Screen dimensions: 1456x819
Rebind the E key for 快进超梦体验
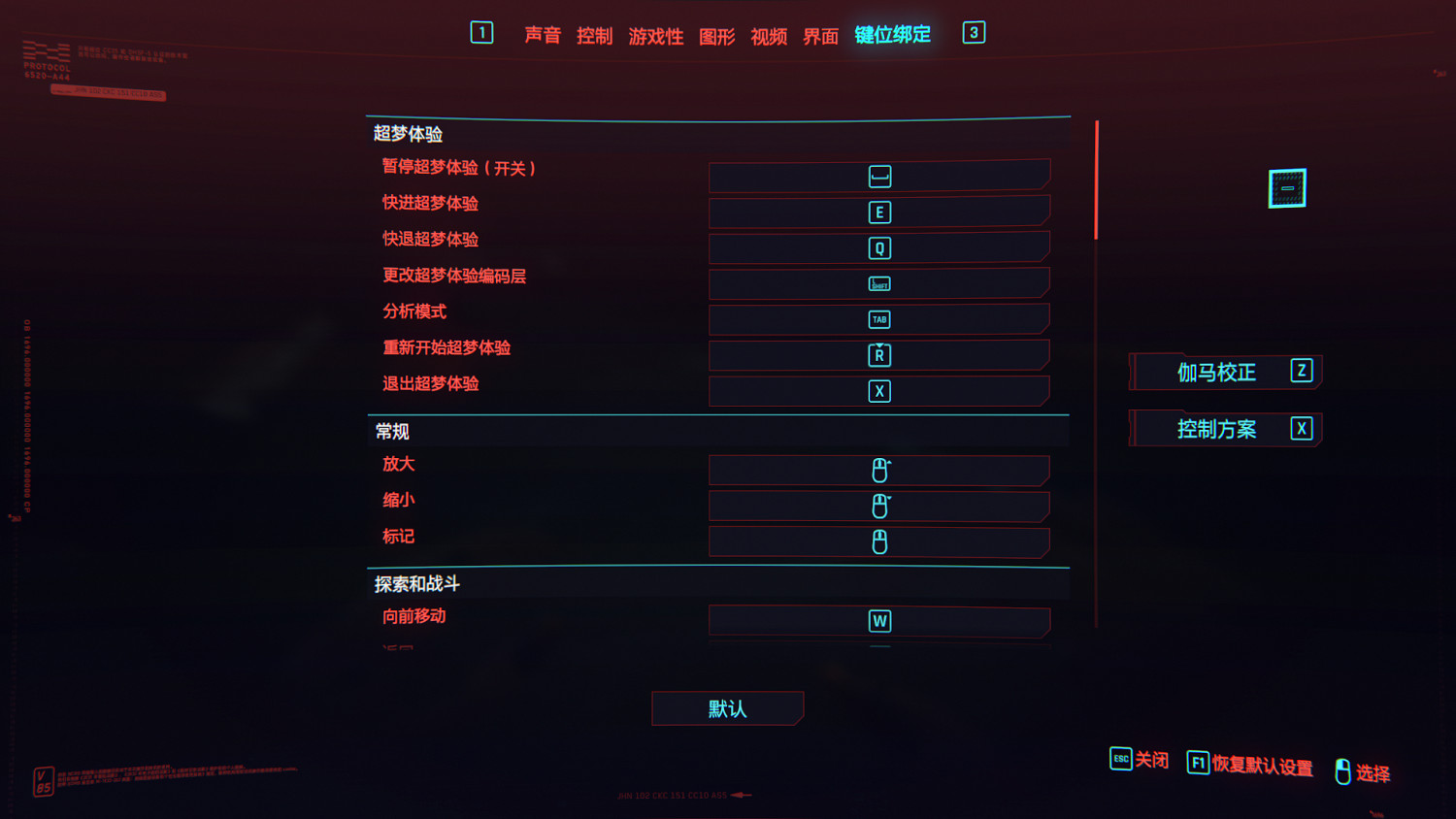pyautogui.click(x=878, y=212)
